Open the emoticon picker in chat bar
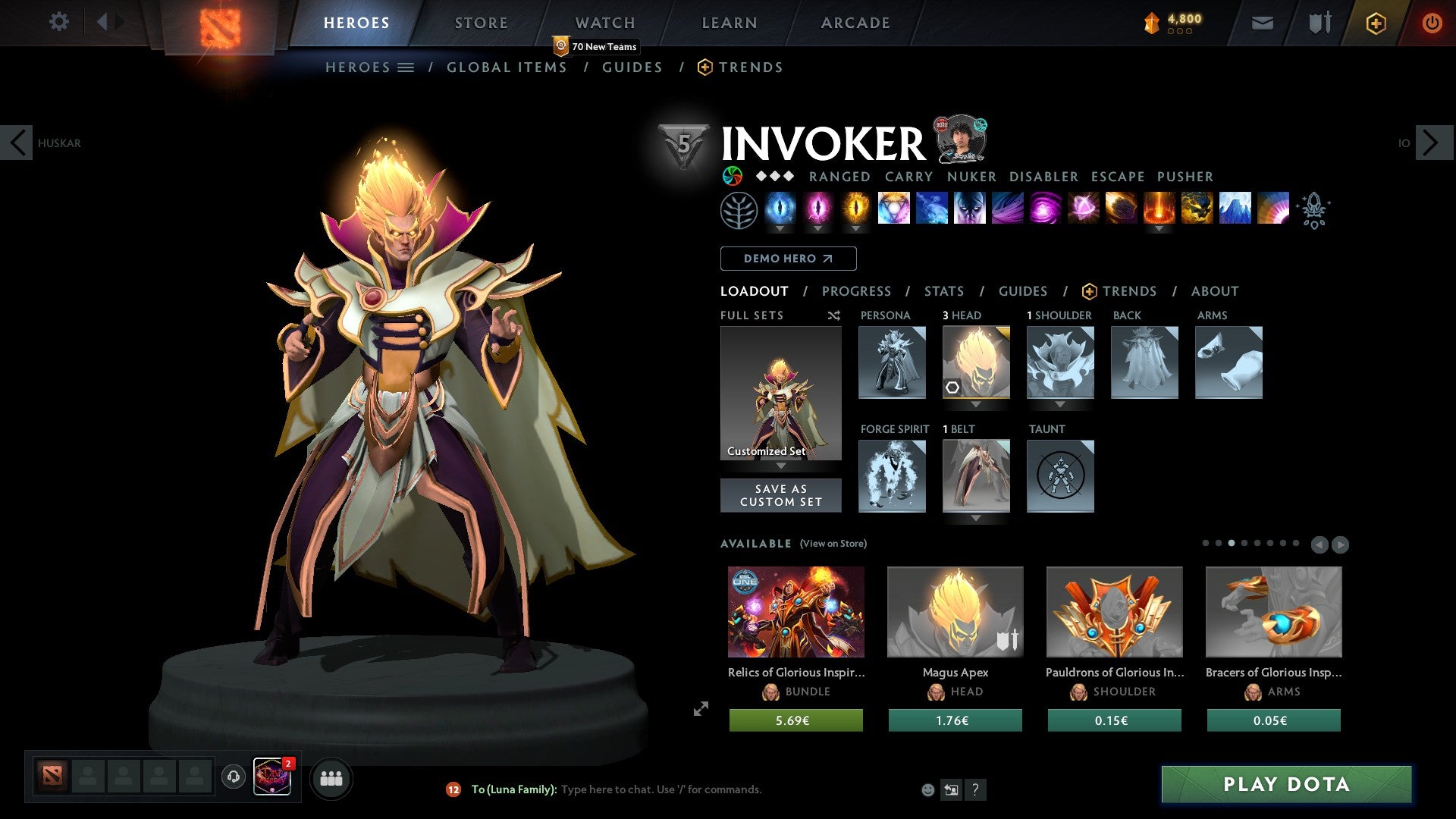The height and width of the screenshot is (819, 1456). coord(928,789)
